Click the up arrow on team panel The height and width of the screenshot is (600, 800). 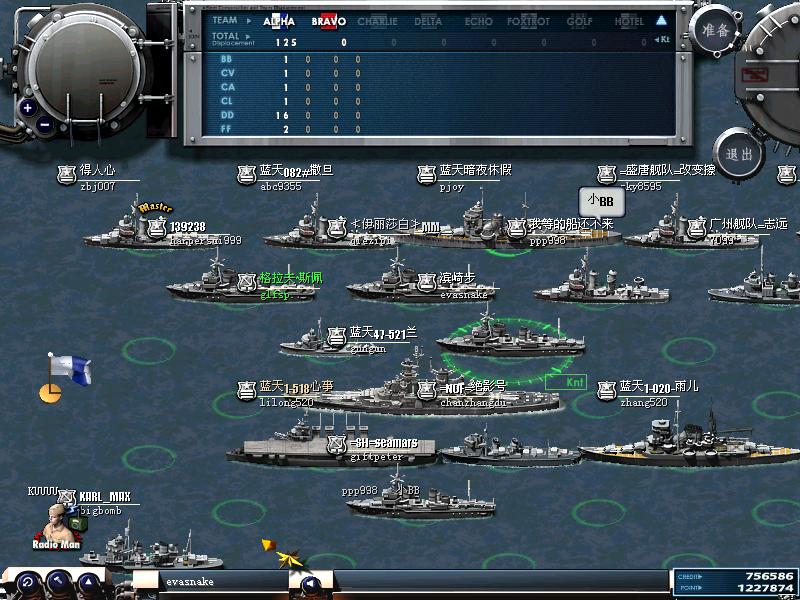[x=661, y=20]
